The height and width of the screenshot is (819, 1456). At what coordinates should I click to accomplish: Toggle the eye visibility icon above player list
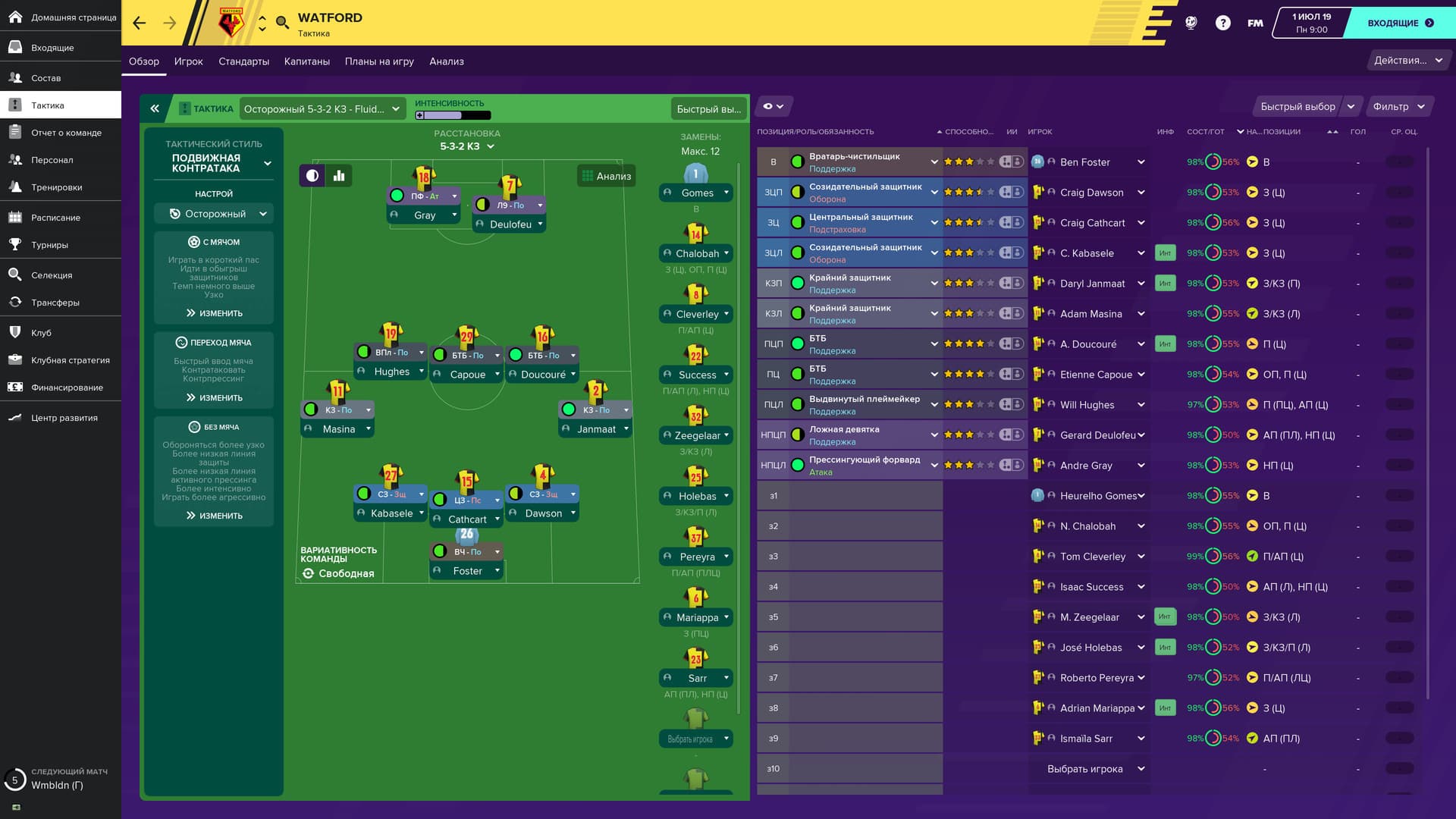point(769,106)
